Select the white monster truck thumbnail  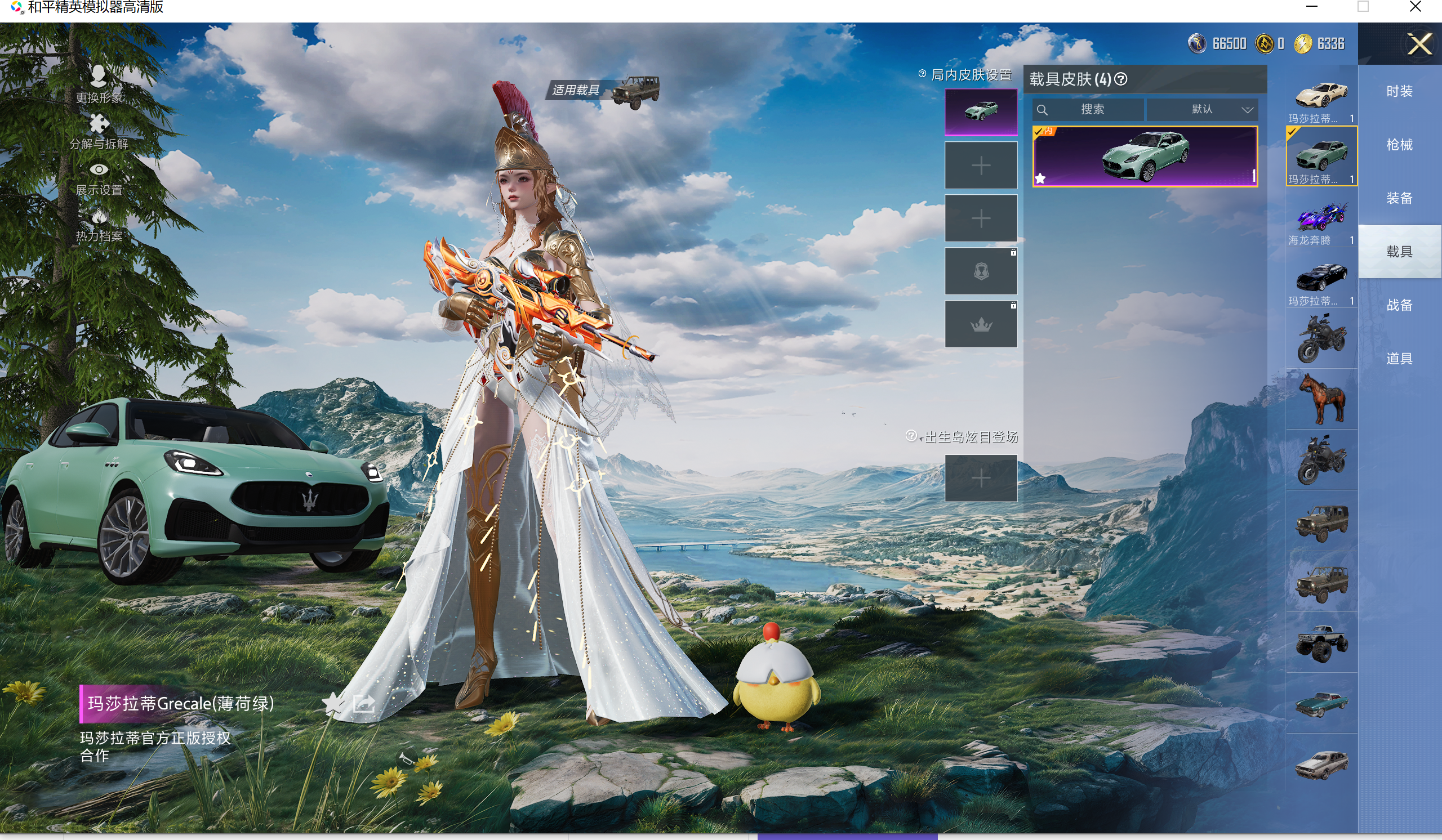(1321, 644)
